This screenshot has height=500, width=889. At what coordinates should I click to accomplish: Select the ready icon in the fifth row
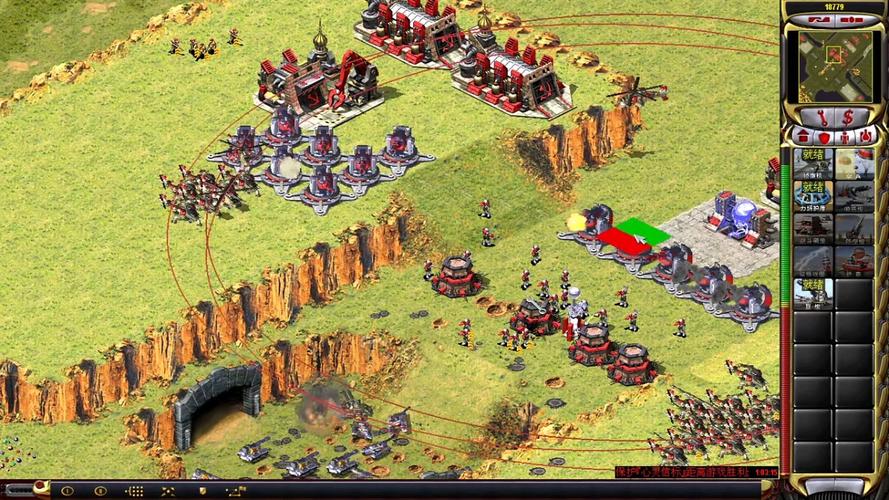click(x=813, y=292)
